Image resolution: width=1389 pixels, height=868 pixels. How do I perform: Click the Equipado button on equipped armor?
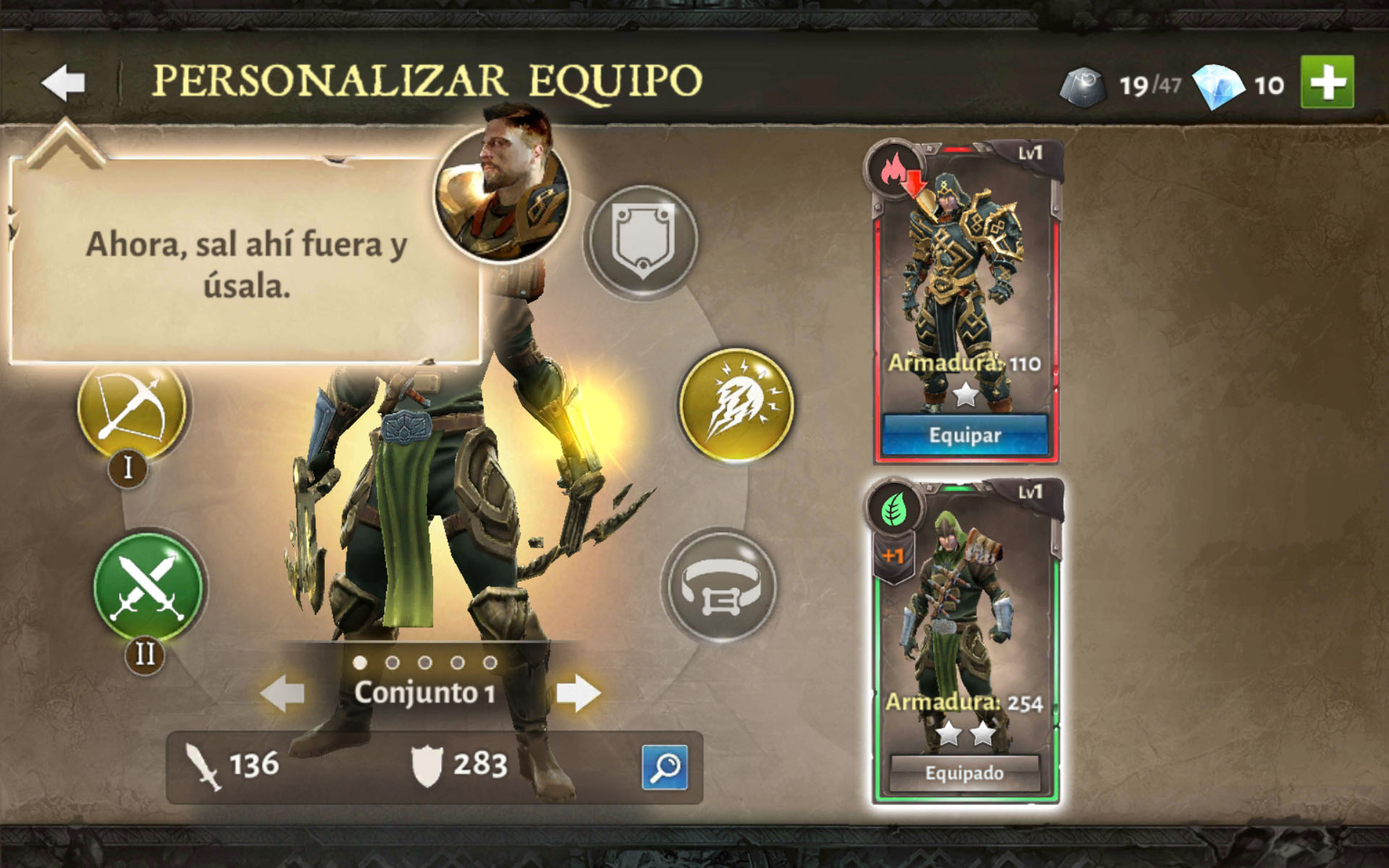point(965,773)
